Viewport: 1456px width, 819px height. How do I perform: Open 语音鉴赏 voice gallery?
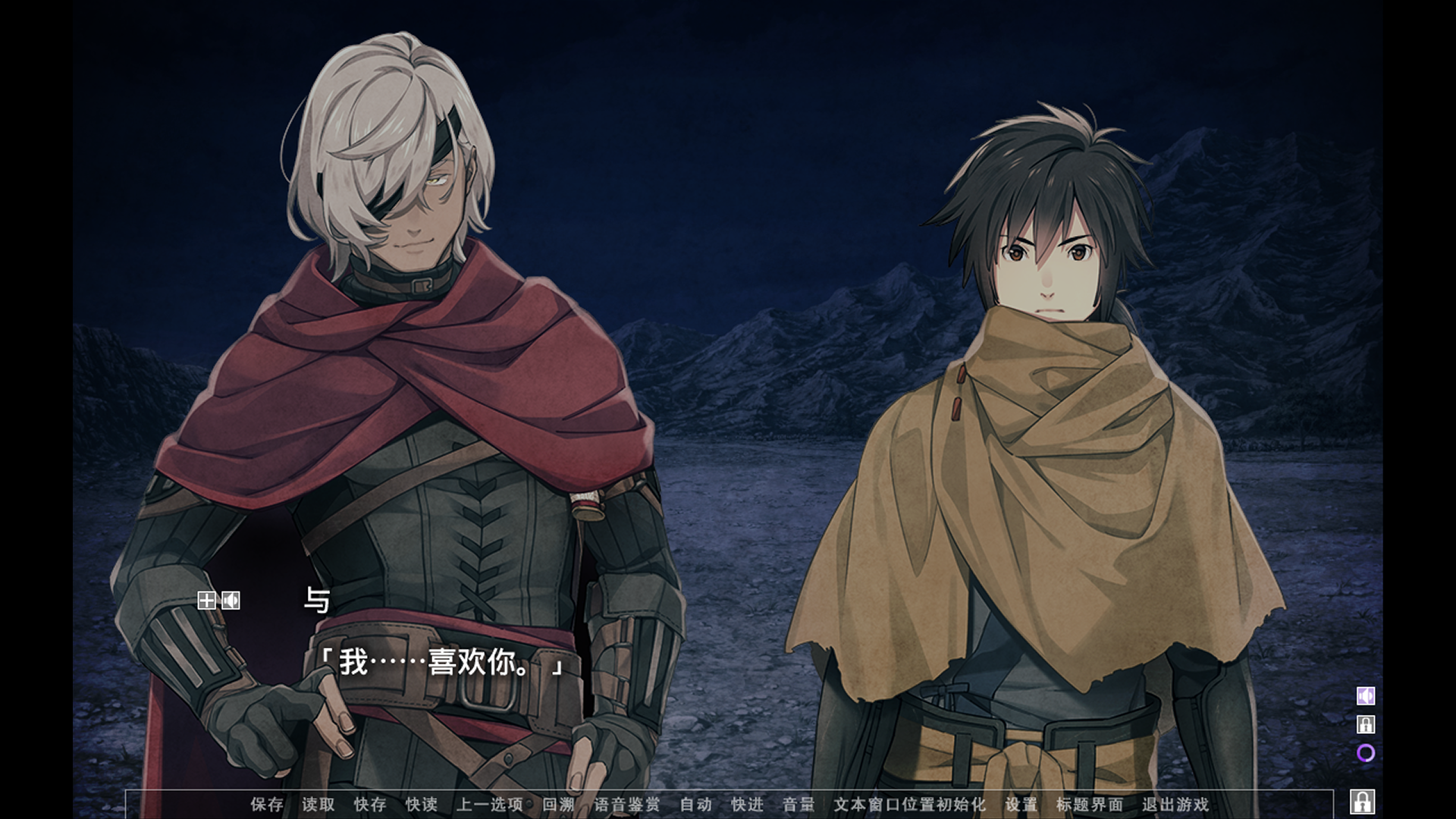tap(627, 804)
